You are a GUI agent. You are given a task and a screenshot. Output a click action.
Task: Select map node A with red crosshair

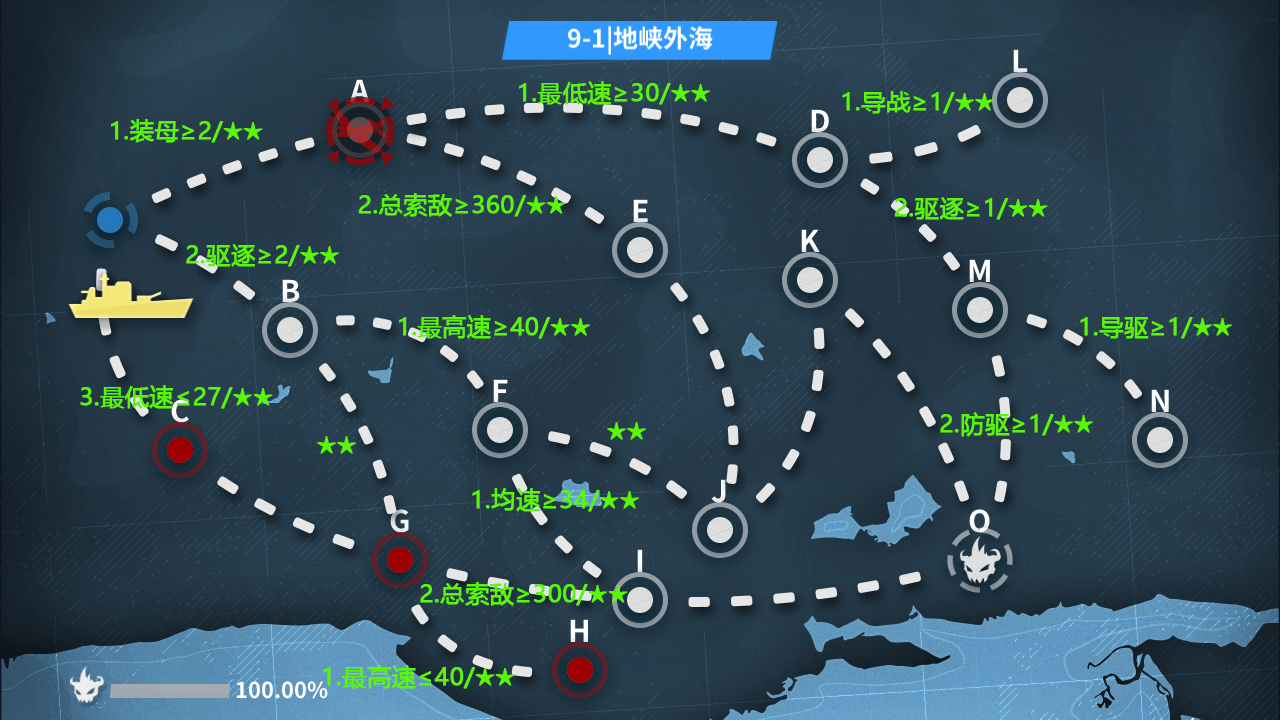[360, 130]
